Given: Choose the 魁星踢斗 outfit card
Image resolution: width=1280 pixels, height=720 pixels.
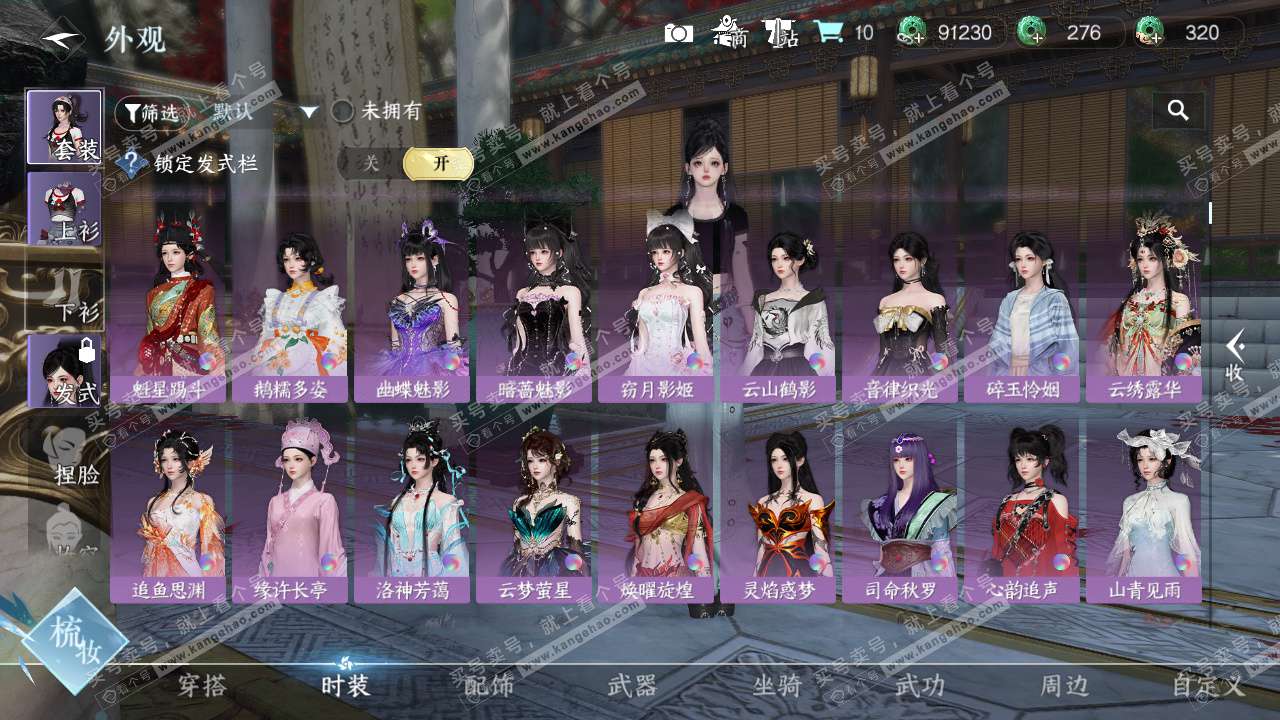Looking at the screenshot, I should point(168,310).
